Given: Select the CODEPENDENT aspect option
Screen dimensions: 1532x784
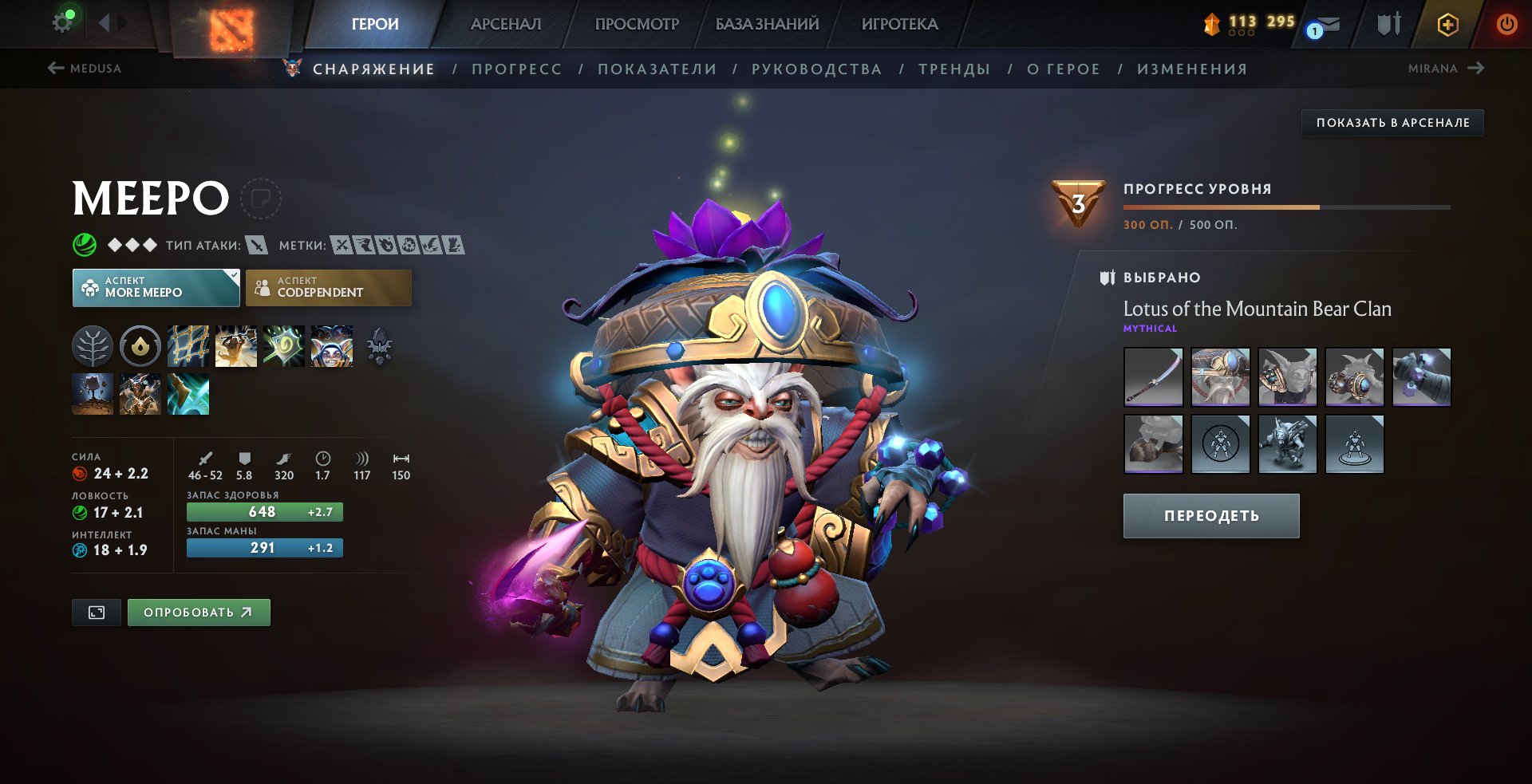Looking at the screenshot, I should pyautogui.click(x=328, y=287).
